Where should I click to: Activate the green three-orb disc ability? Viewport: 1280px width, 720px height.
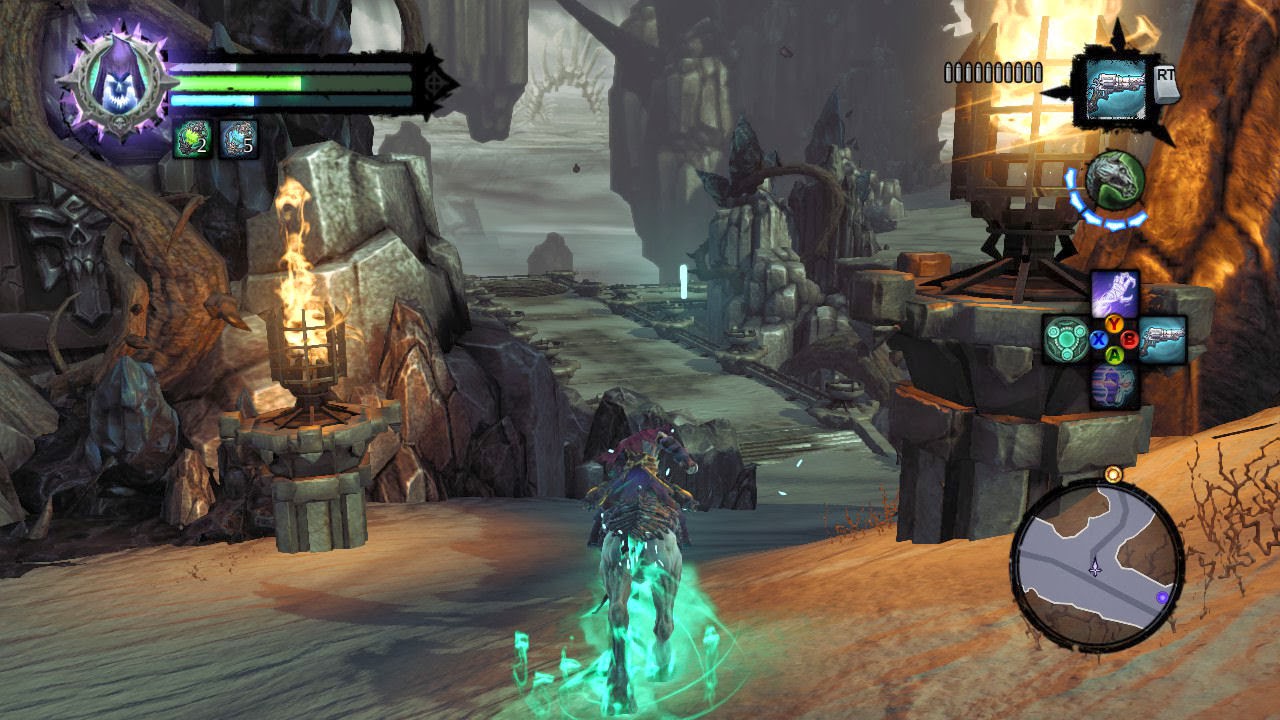pyautogui.click(x=1065, y=339)
